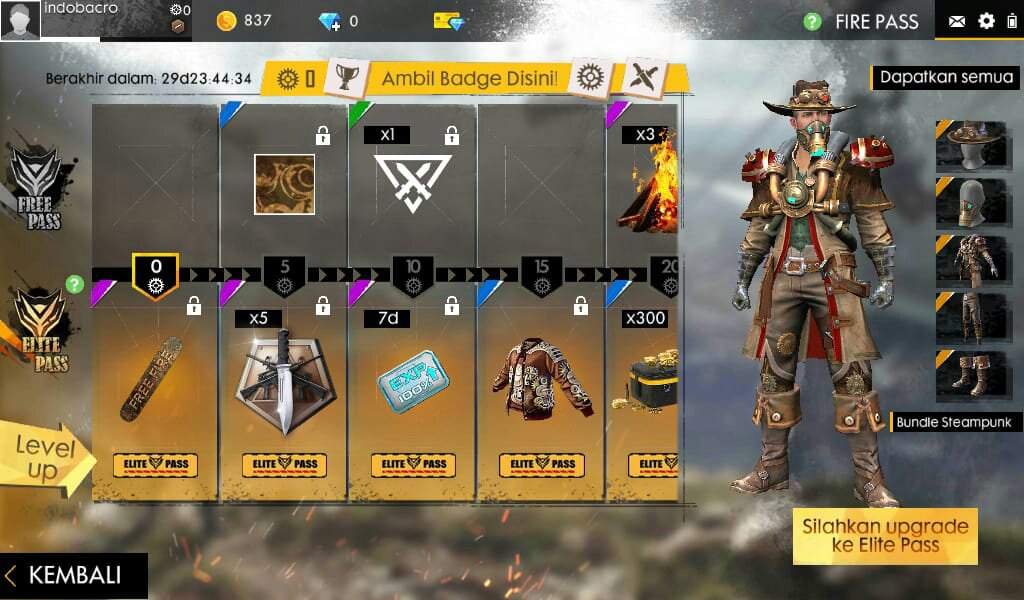Screen dimensions: 1024x600
Task: Preview the steampunk boots thumbnail
Action: [971, 373]
